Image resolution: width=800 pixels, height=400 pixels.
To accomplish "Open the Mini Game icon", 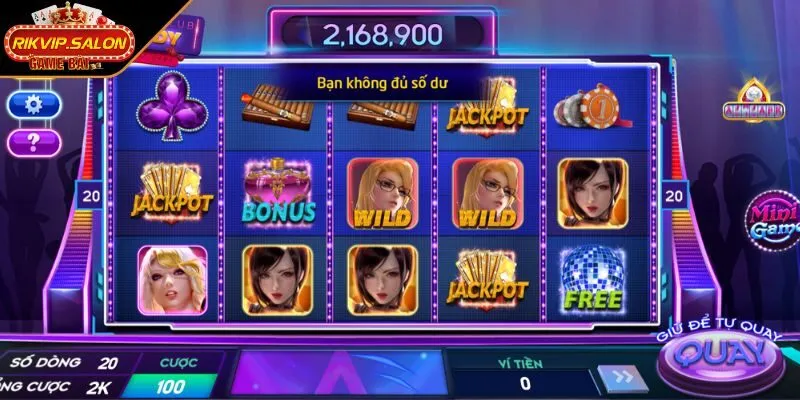I will 771,219.
